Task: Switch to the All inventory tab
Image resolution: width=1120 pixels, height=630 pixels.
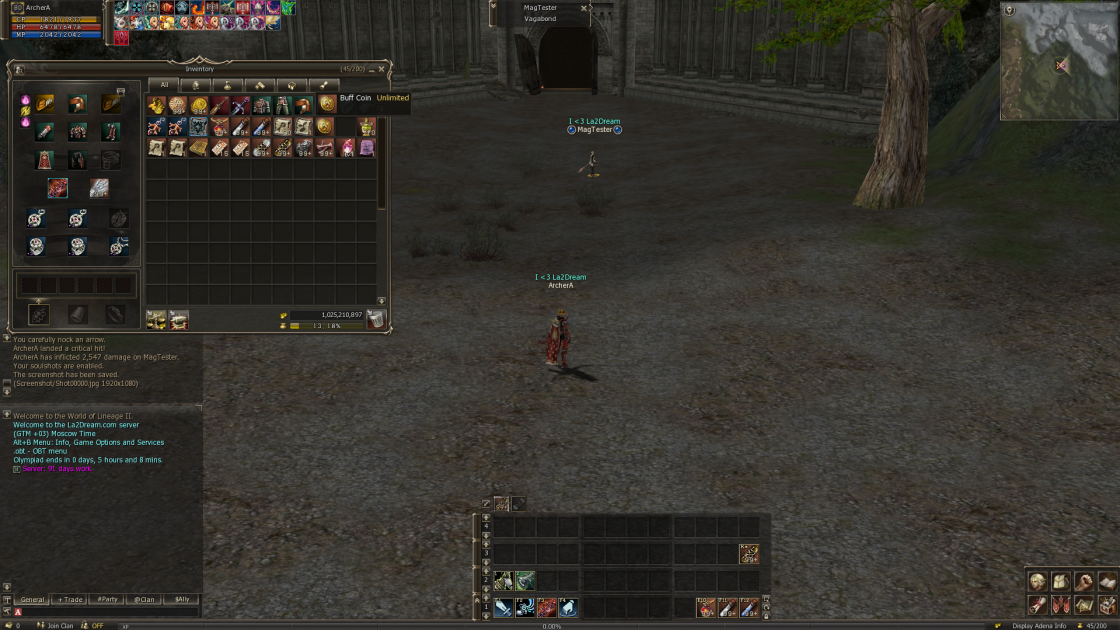Action: tap(165, 85)
